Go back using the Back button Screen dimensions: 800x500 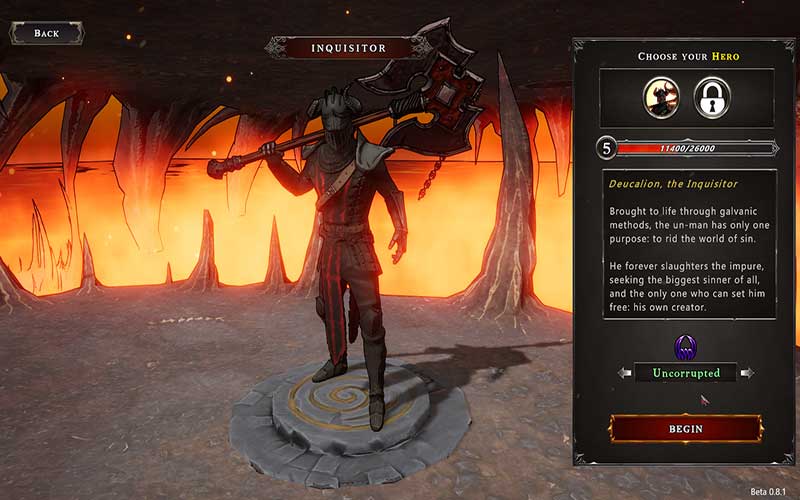46,33
